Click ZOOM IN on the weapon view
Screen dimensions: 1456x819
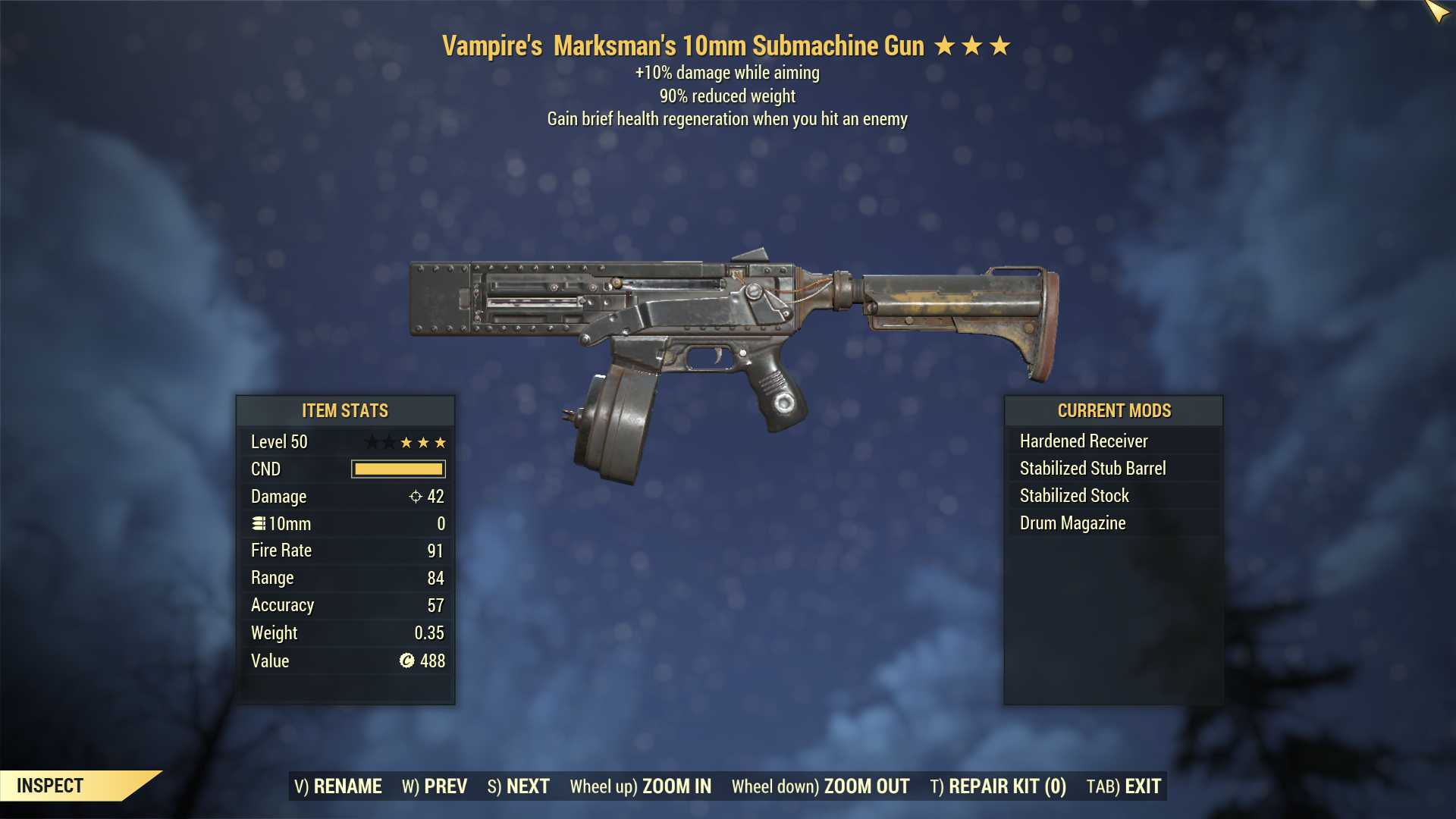tap(641, 786)
